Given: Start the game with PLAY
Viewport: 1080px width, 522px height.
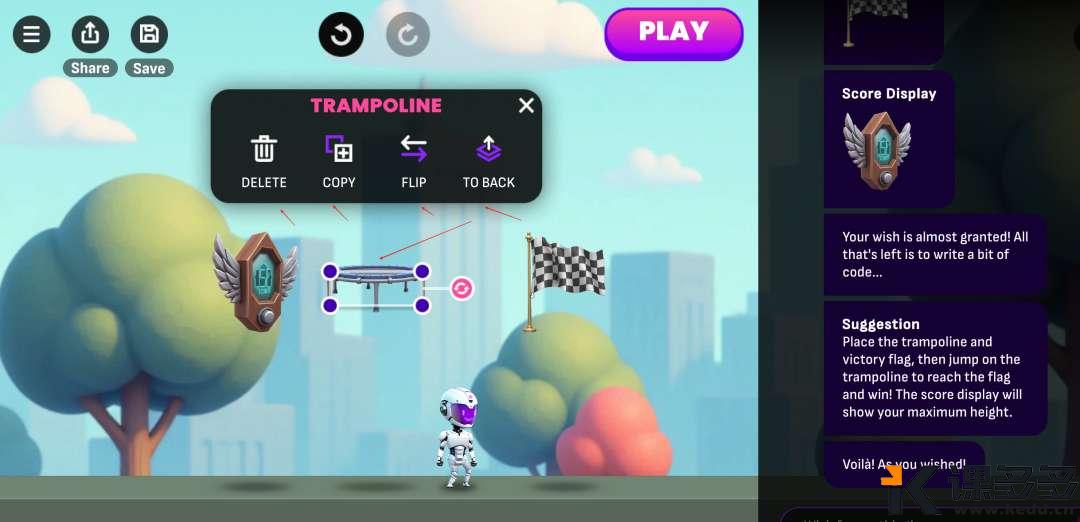Looking at the screenshot, I should pos(673,33).
